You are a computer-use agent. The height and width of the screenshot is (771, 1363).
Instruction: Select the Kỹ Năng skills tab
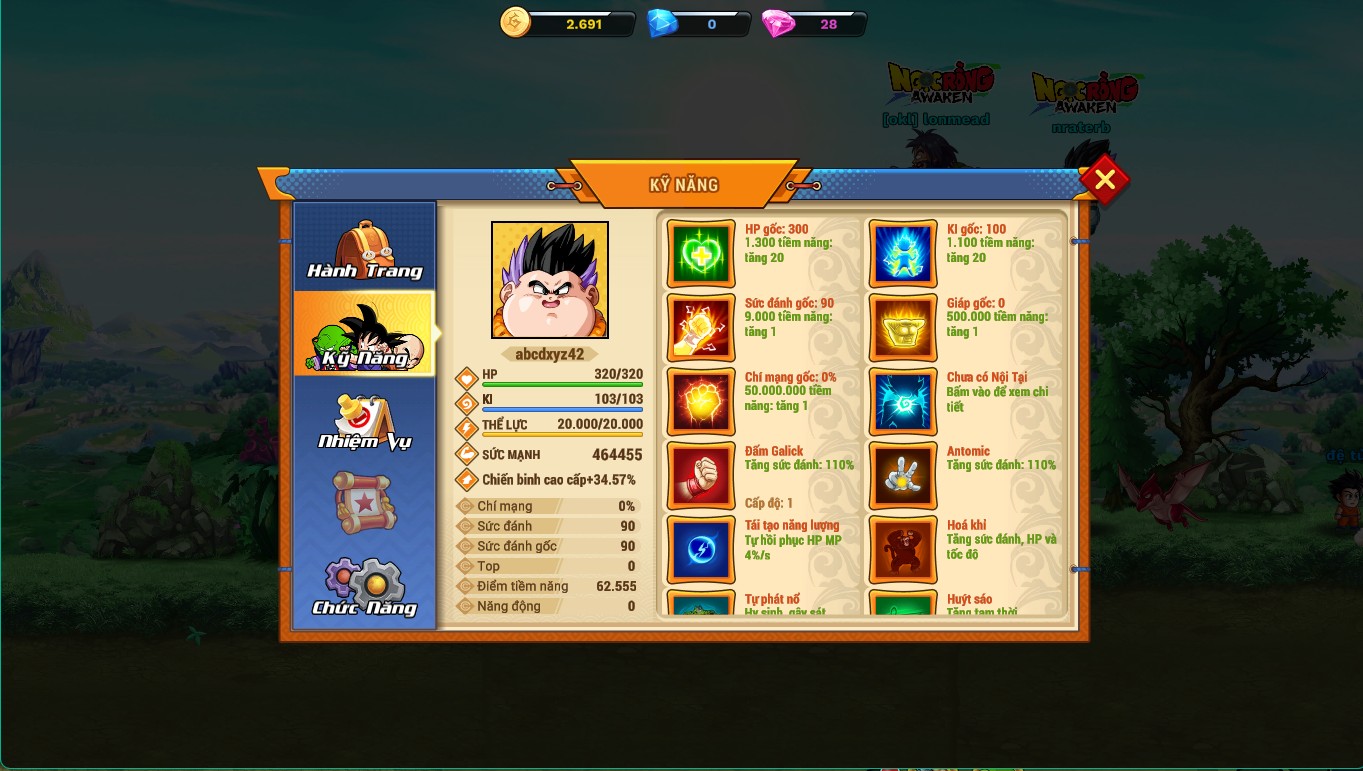tap(365, 335)
